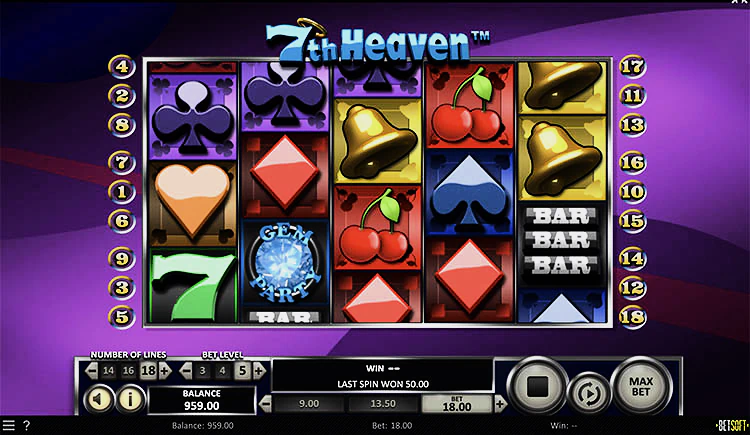The image size is (750, 435).
Task: Select the 13.50 bet amount
Action: (x=385, y=404)
